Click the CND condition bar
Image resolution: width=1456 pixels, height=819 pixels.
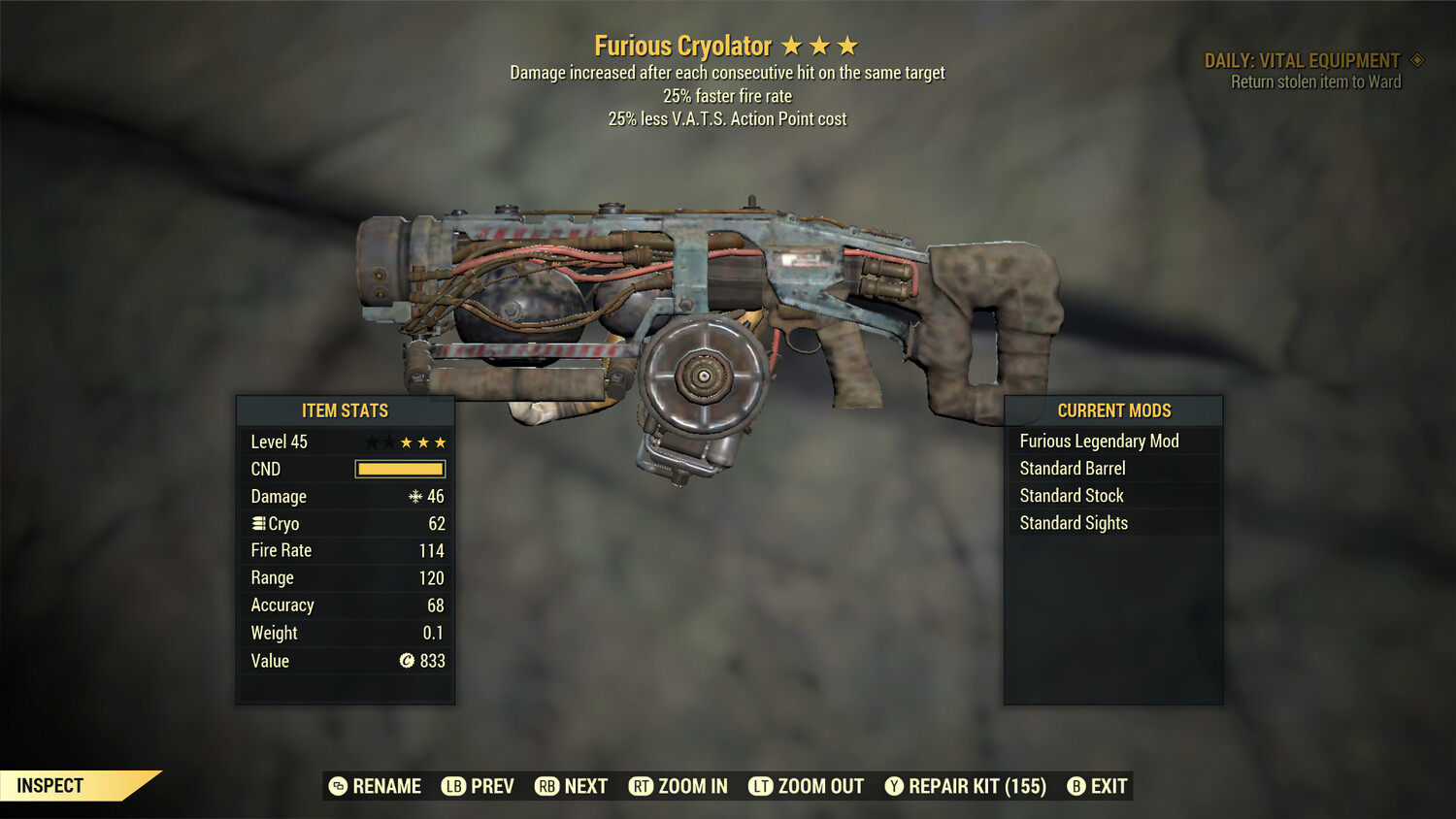[x=400, y=469]
